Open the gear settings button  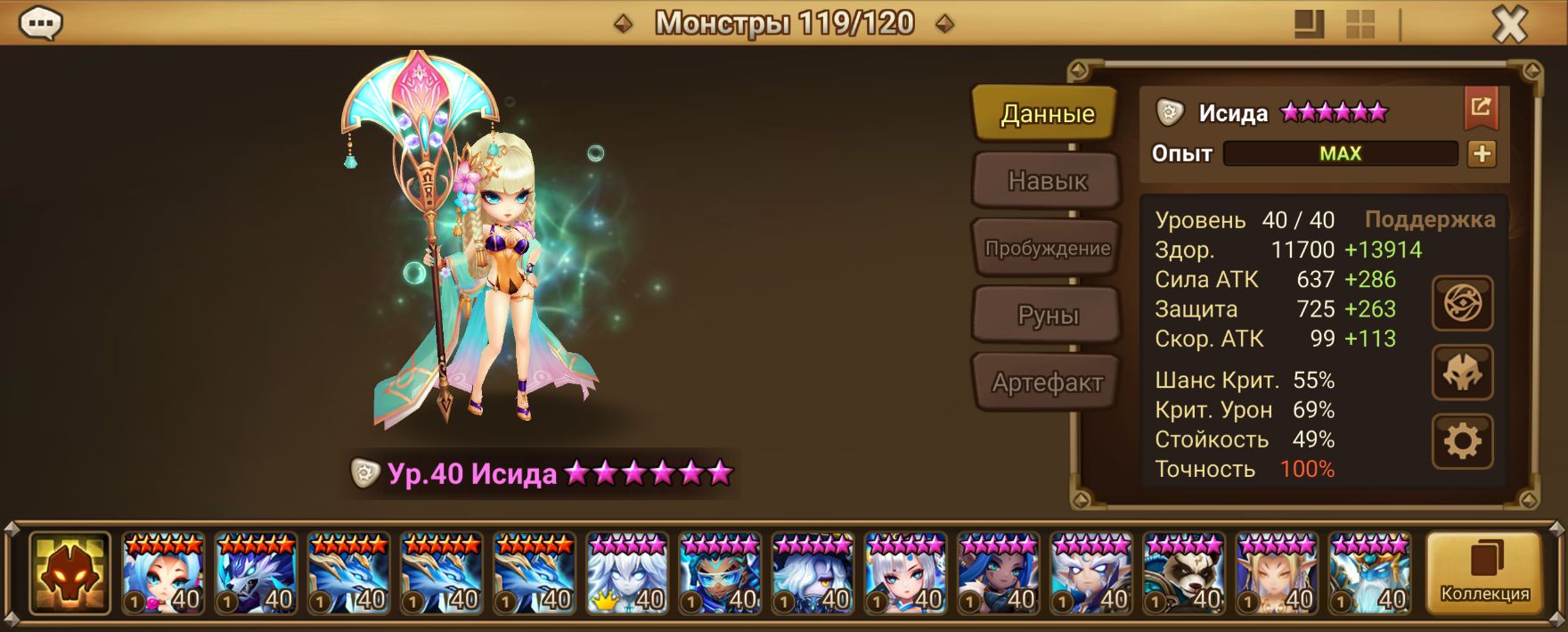[x=1462, y=441]
